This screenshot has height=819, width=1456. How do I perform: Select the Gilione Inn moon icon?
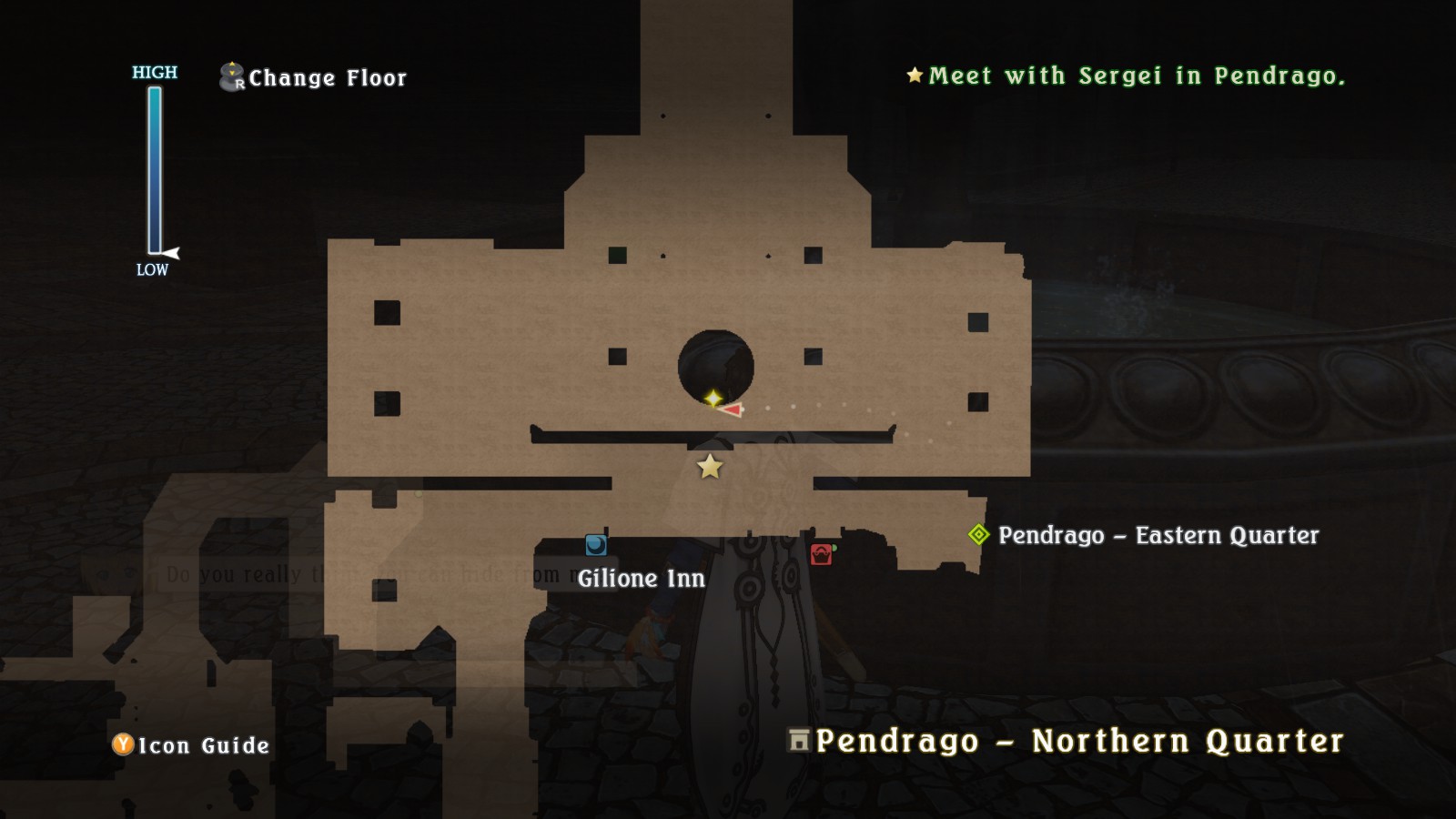click(x=597, y=547)
